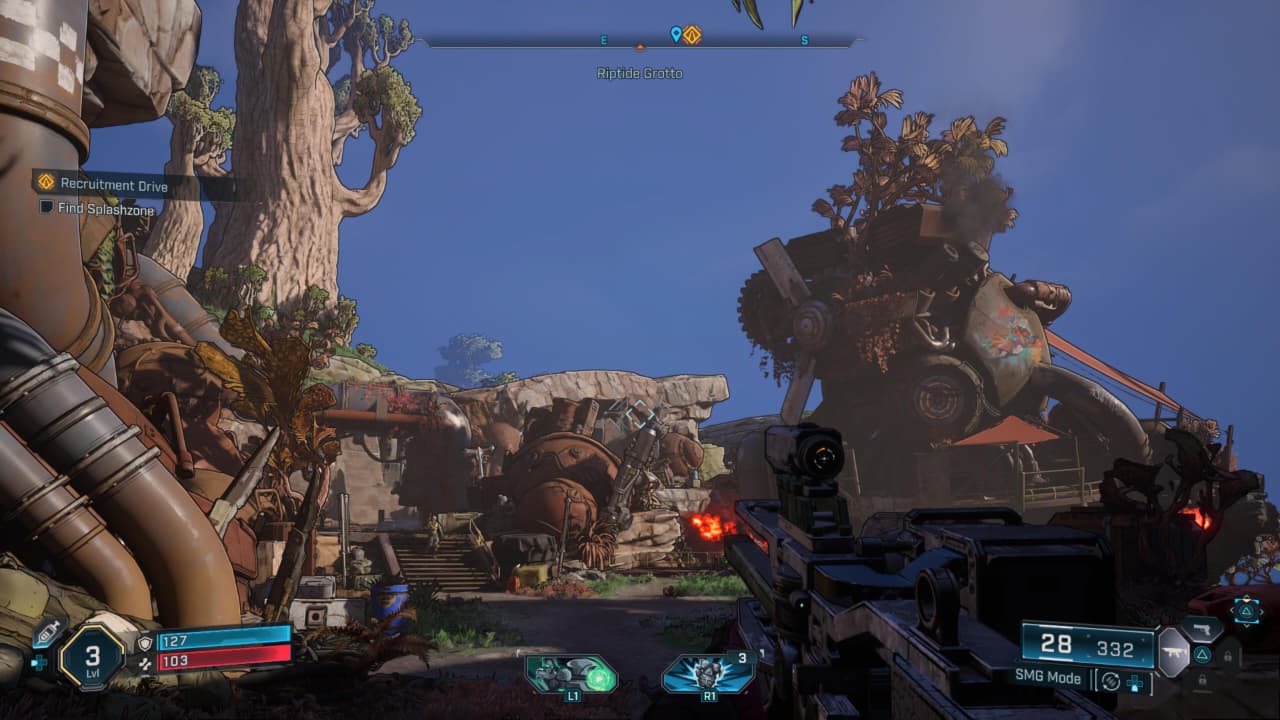Open the compass bar at the top
The image size is (1280, 720).
click(640, 41)
